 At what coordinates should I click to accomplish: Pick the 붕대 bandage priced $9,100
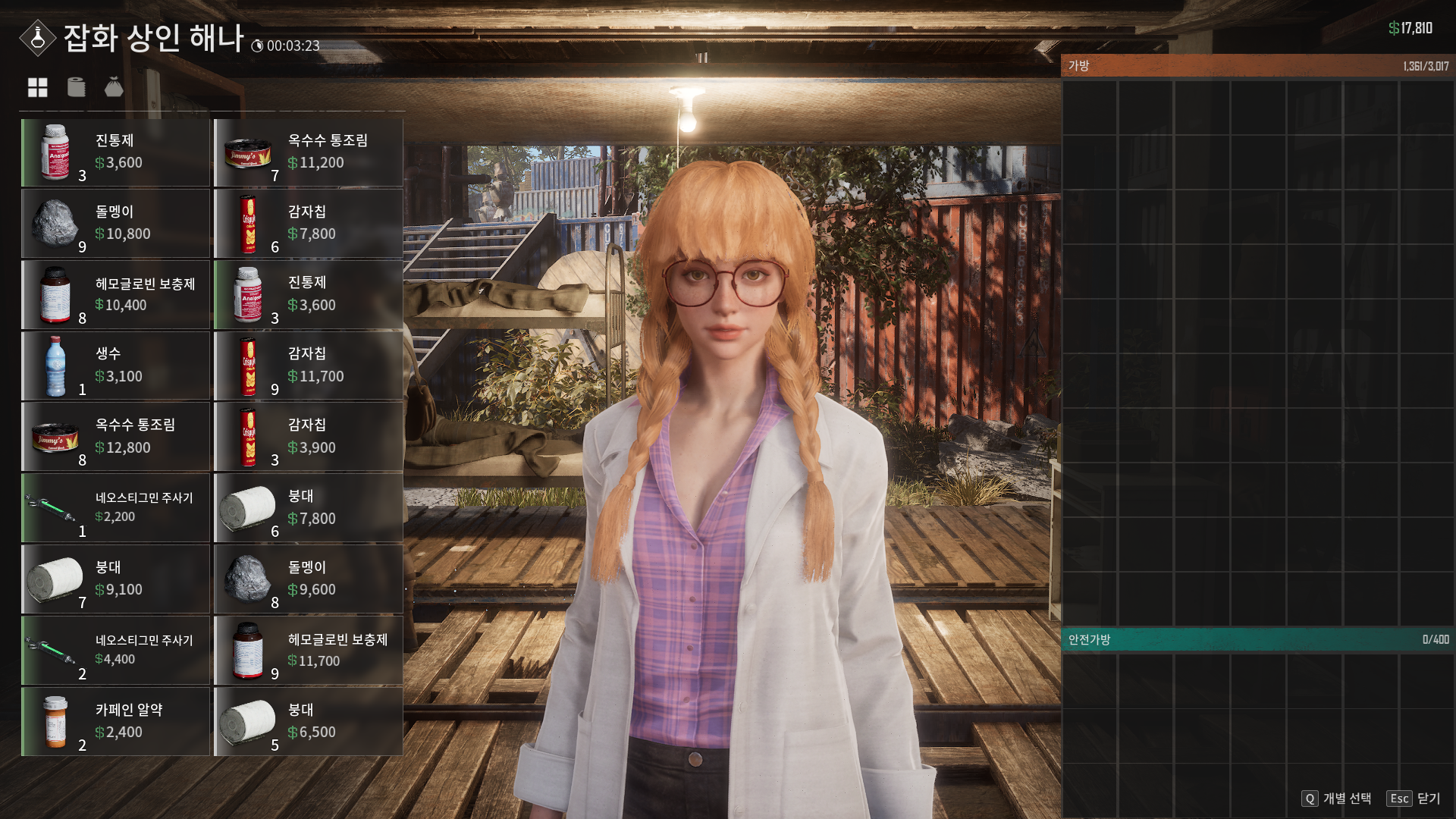(x=115, y=579)
